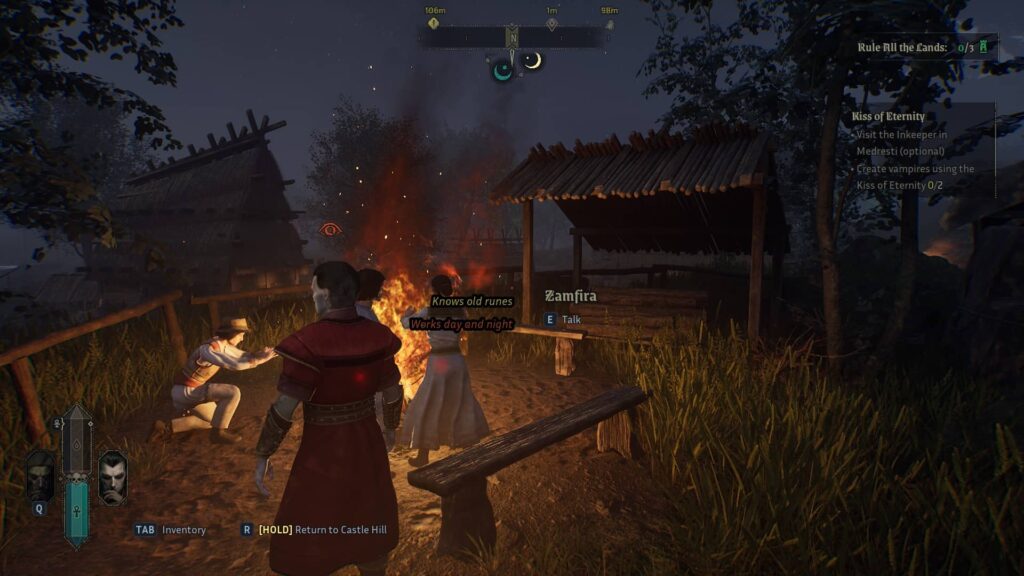1024x576 pixels.
Task: Click the red eye detection icon
Action: click(329, 229)
